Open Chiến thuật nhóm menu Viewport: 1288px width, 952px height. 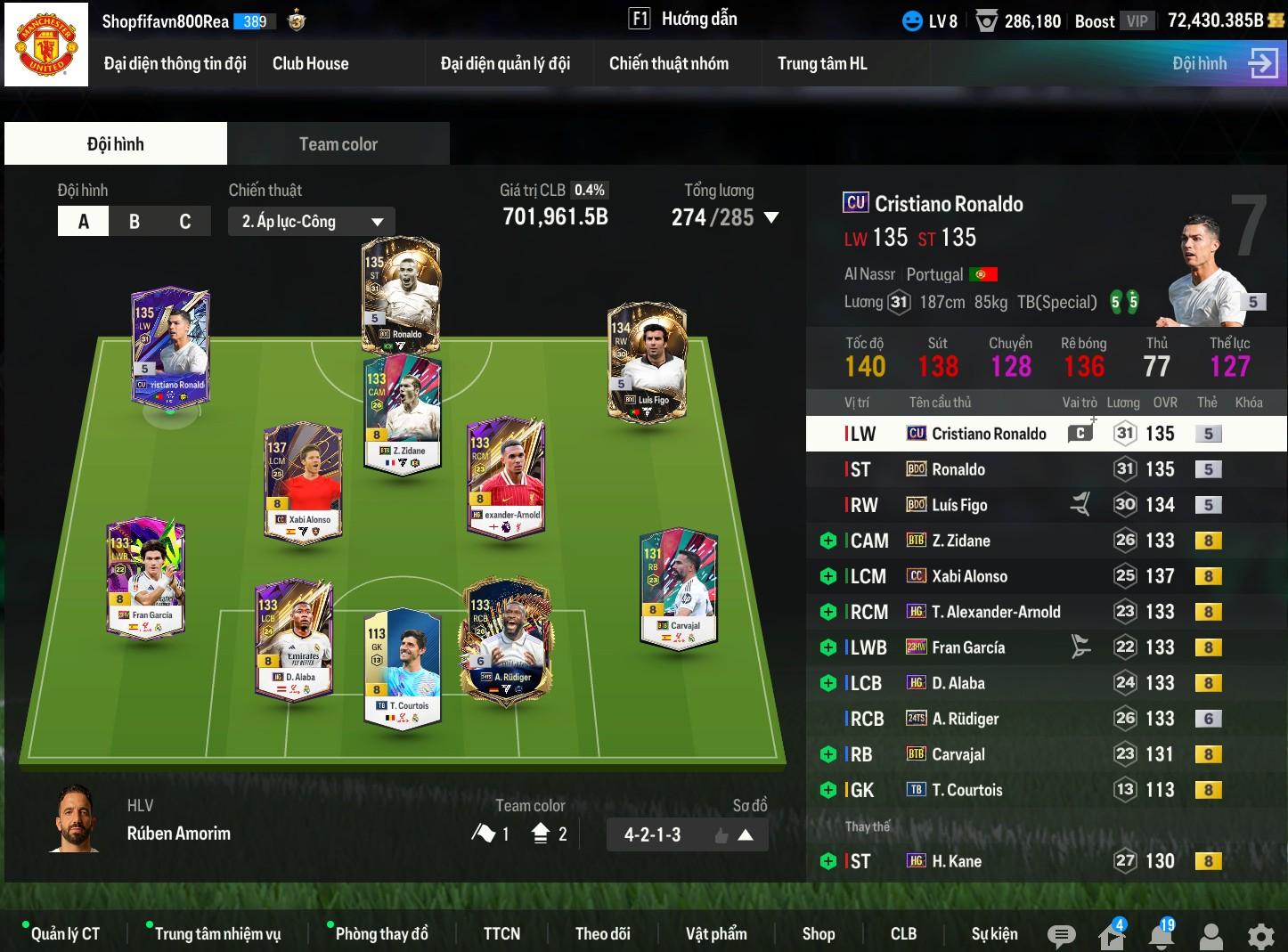coord(668,63)
